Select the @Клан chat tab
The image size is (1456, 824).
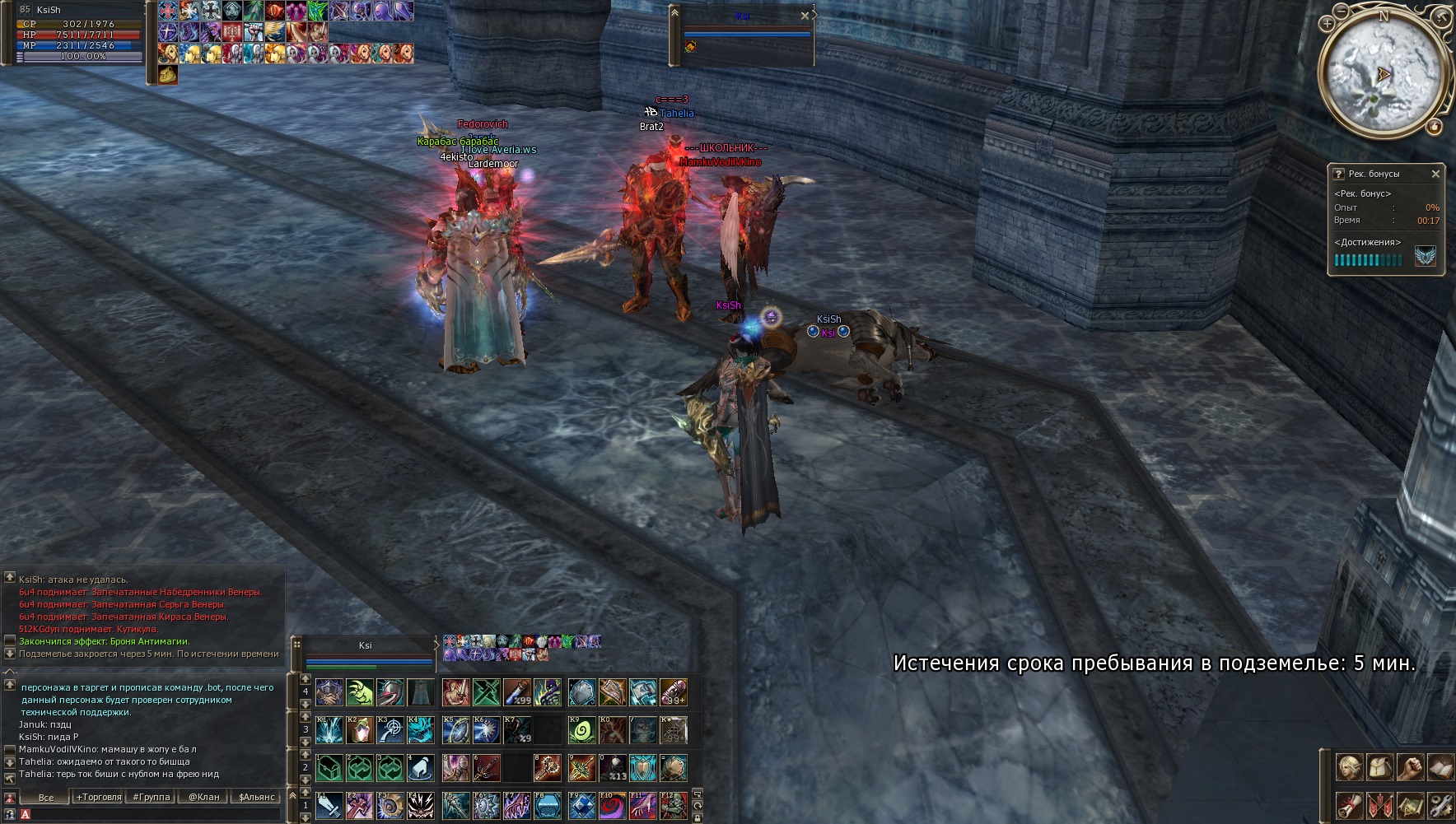coord(204,797)
